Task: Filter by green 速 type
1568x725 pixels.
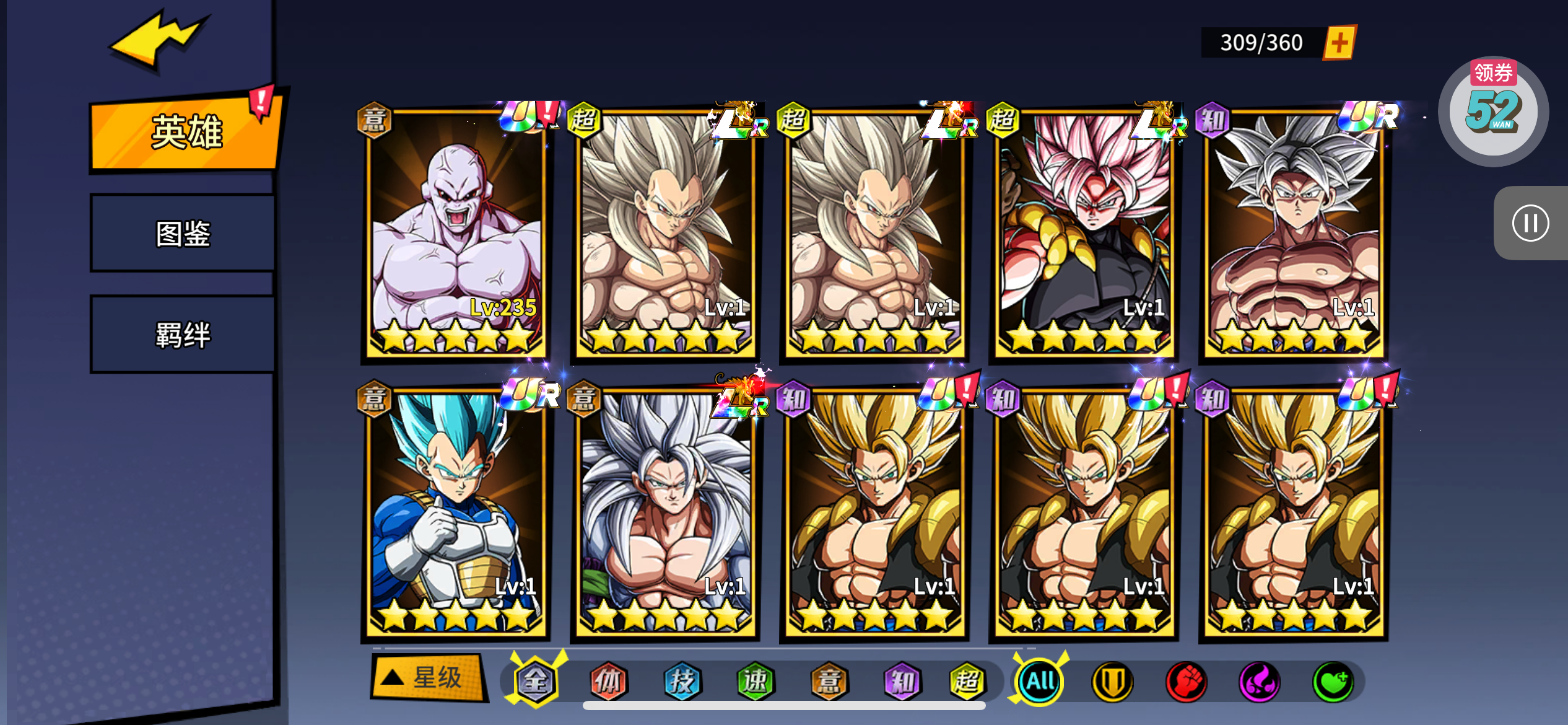Action: click(755, 682)
